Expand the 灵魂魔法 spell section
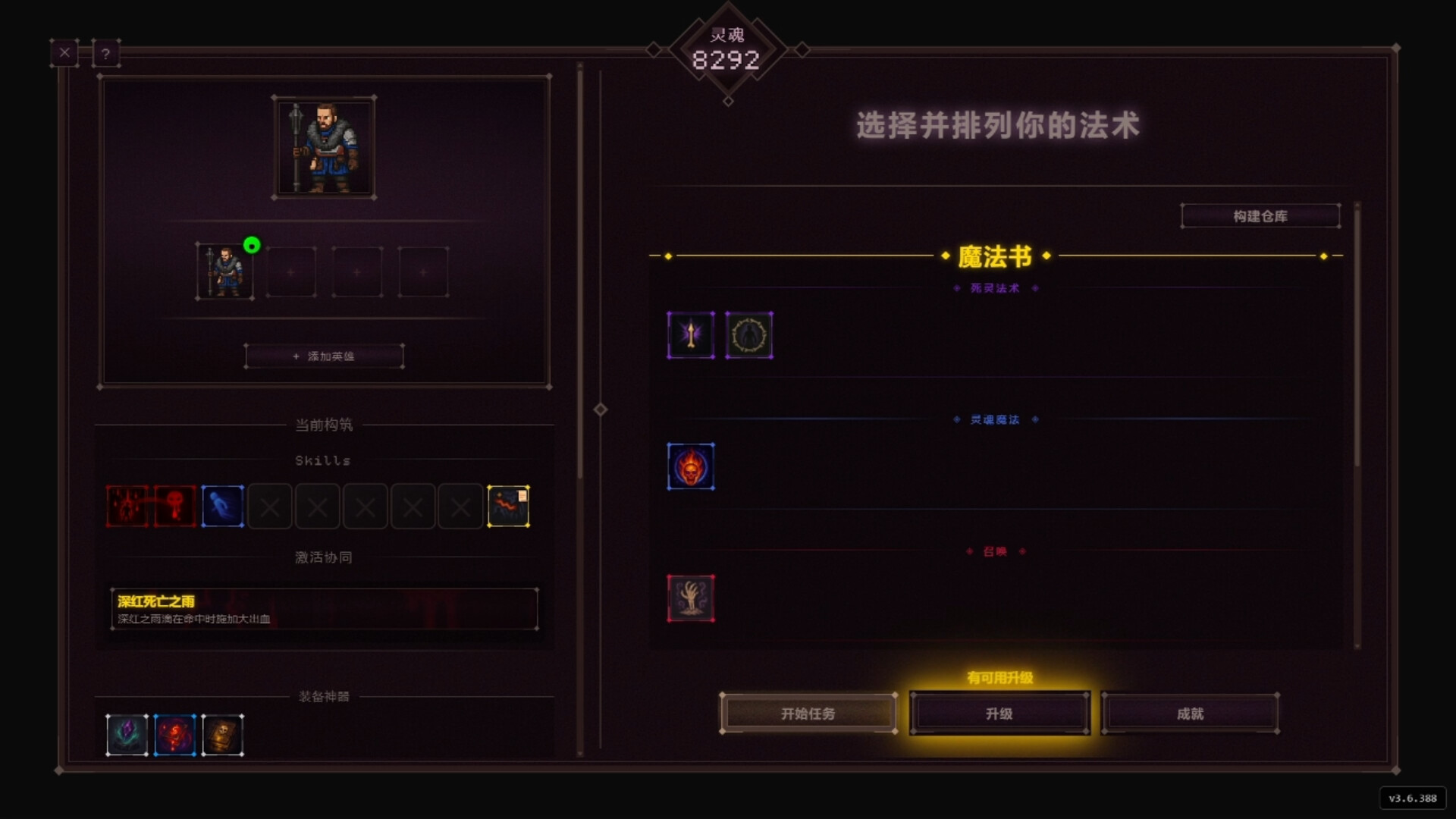Screen dimensions: 1456x819 [996, 419]
